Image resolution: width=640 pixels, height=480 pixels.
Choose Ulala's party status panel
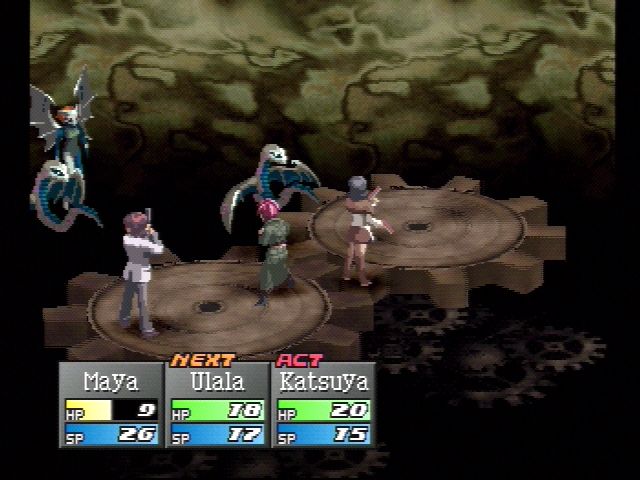click(216, 405)
